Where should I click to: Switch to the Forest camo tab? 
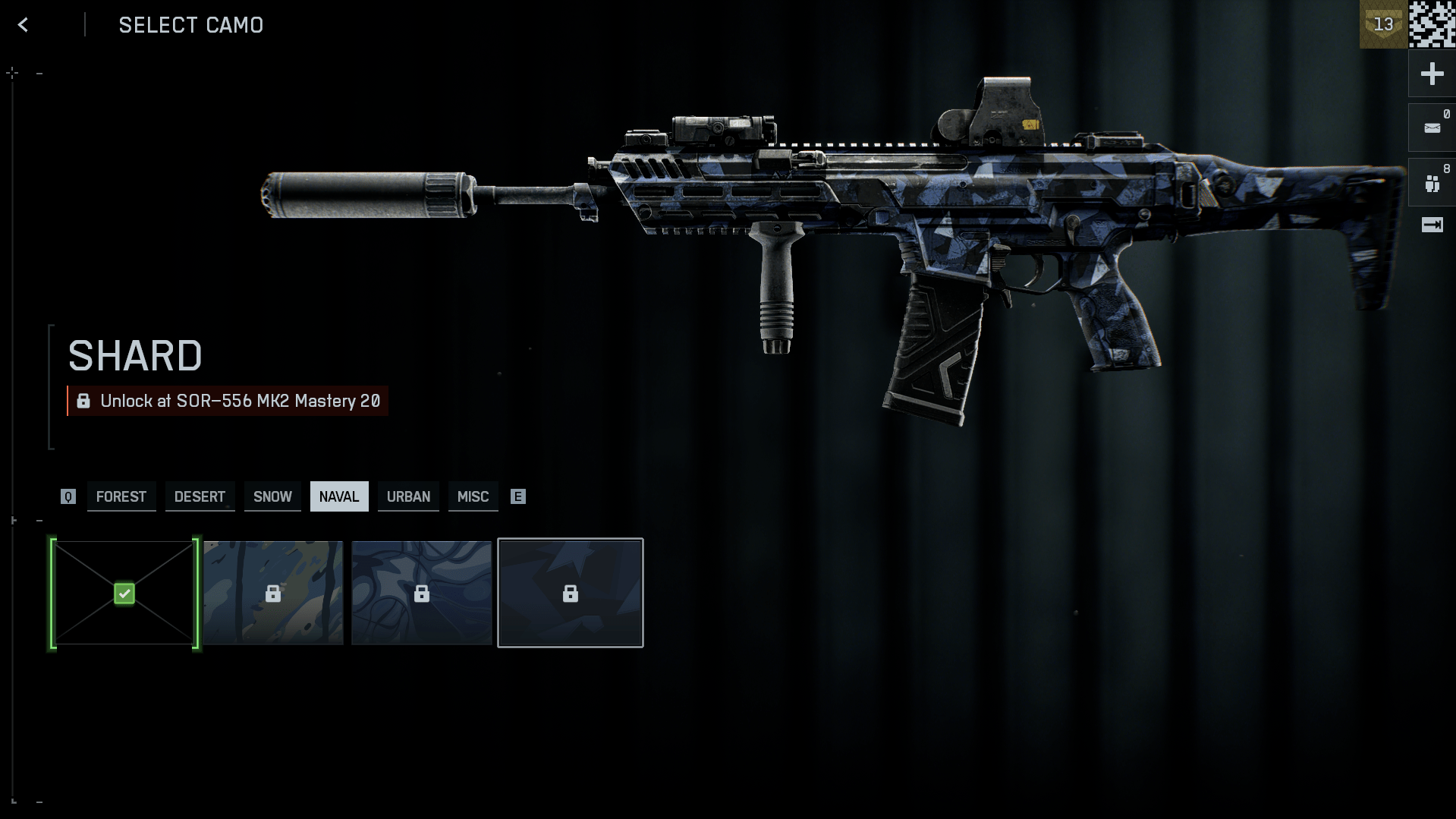[121, 496]
